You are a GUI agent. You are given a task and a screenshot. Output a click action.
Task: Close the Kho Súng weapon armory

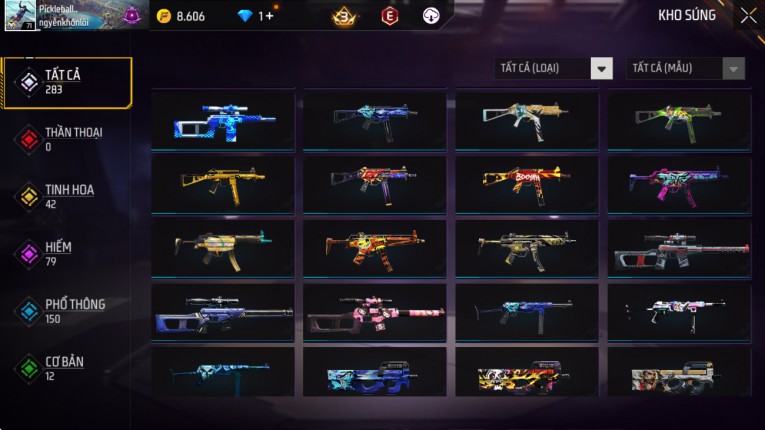click(x=748, y=16)
